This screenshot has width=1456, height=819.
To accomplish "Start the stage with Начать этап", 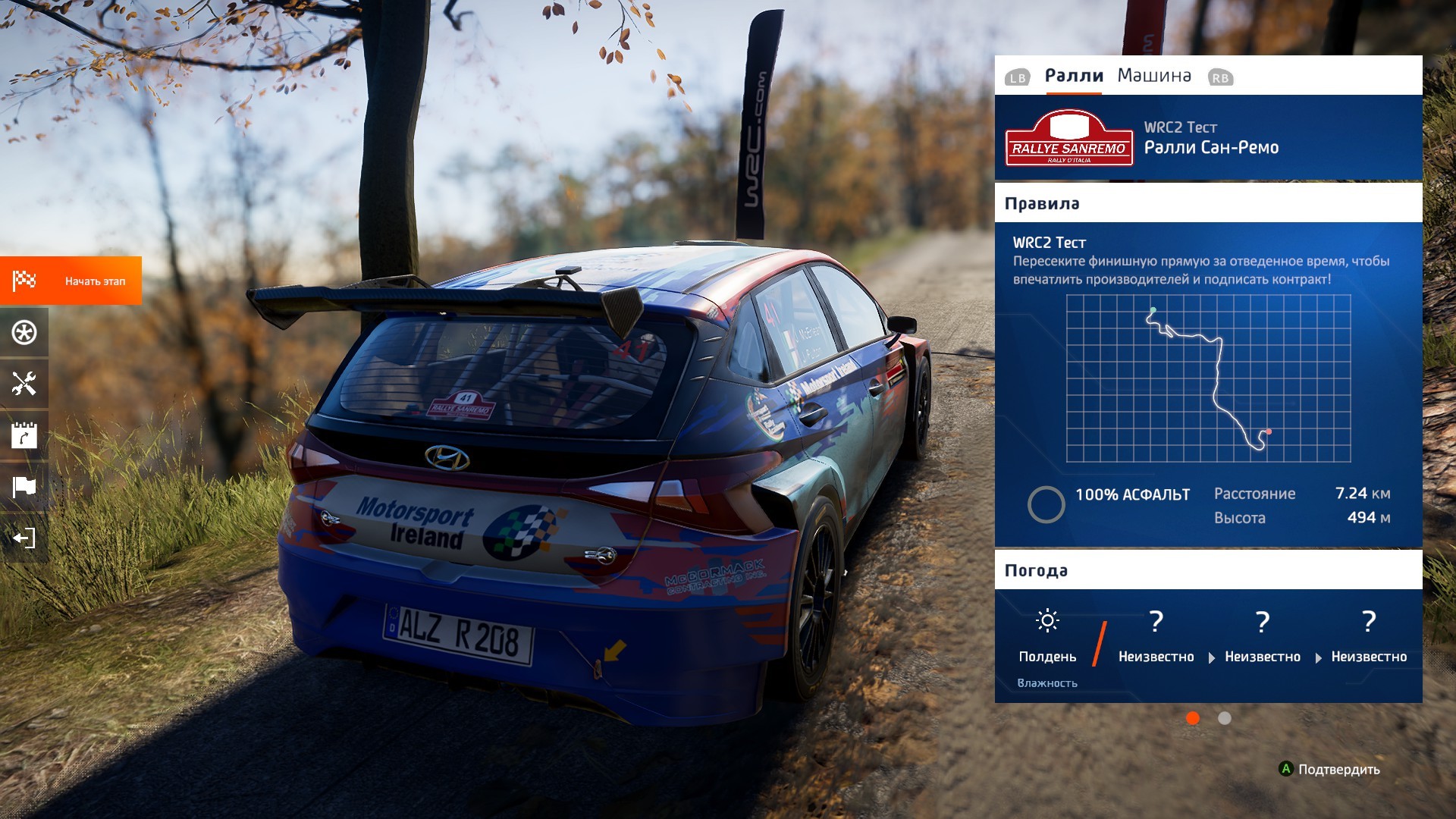I will [x=71, y=281].
